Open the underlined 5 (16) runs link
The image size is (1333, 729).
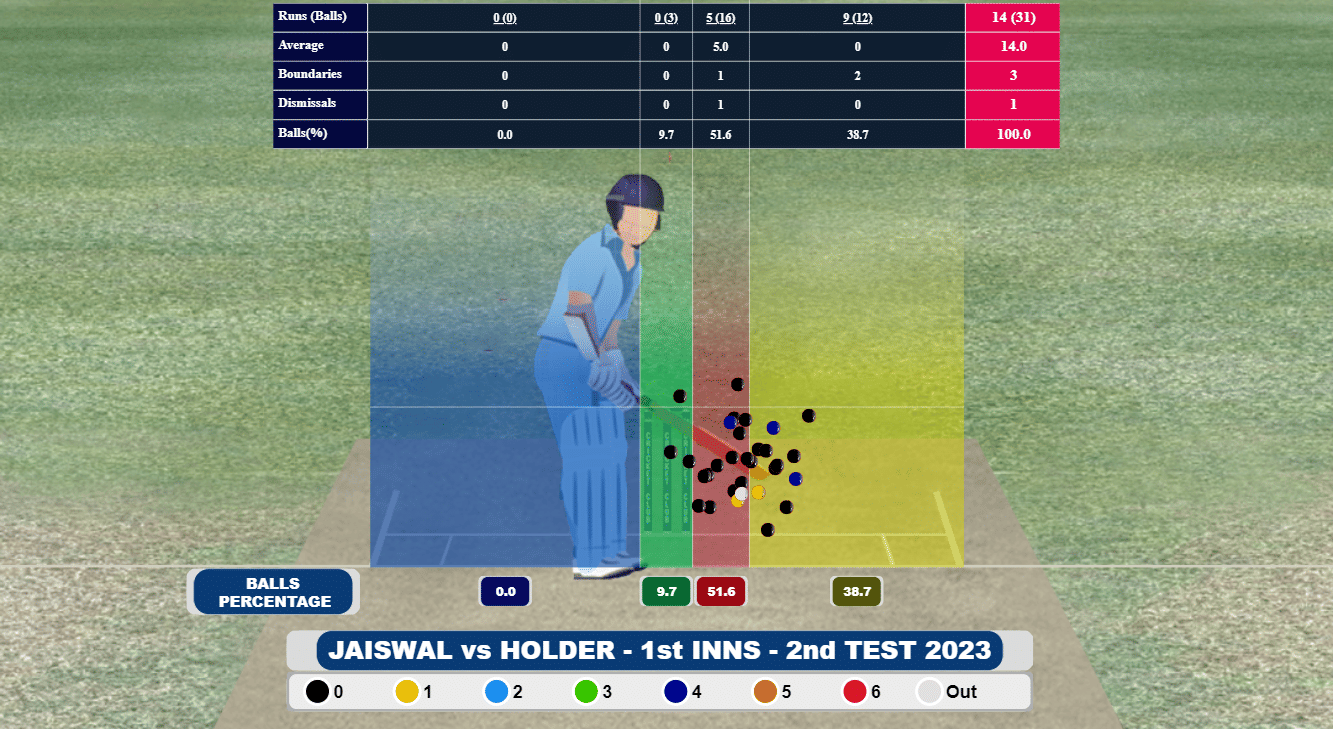coord(720,17)
